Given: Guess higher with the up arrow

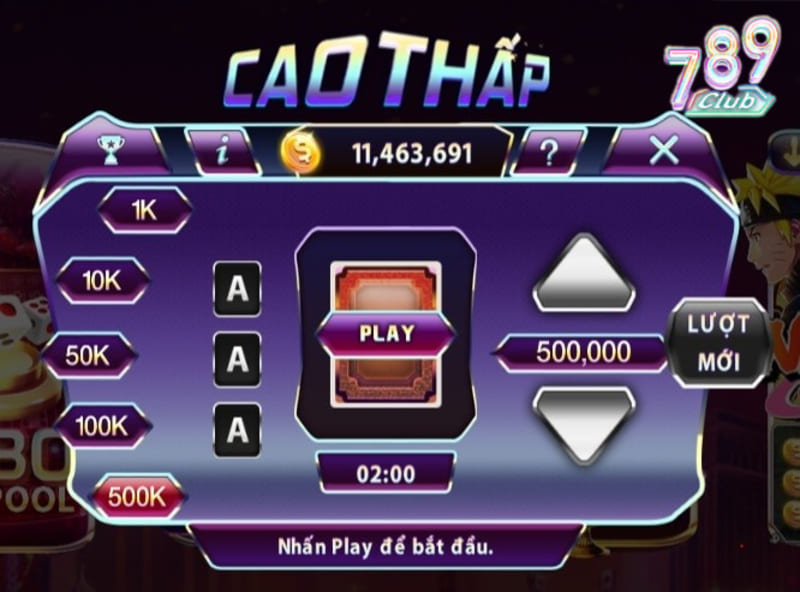Looking at the screenshot, I should pos(584,274).
